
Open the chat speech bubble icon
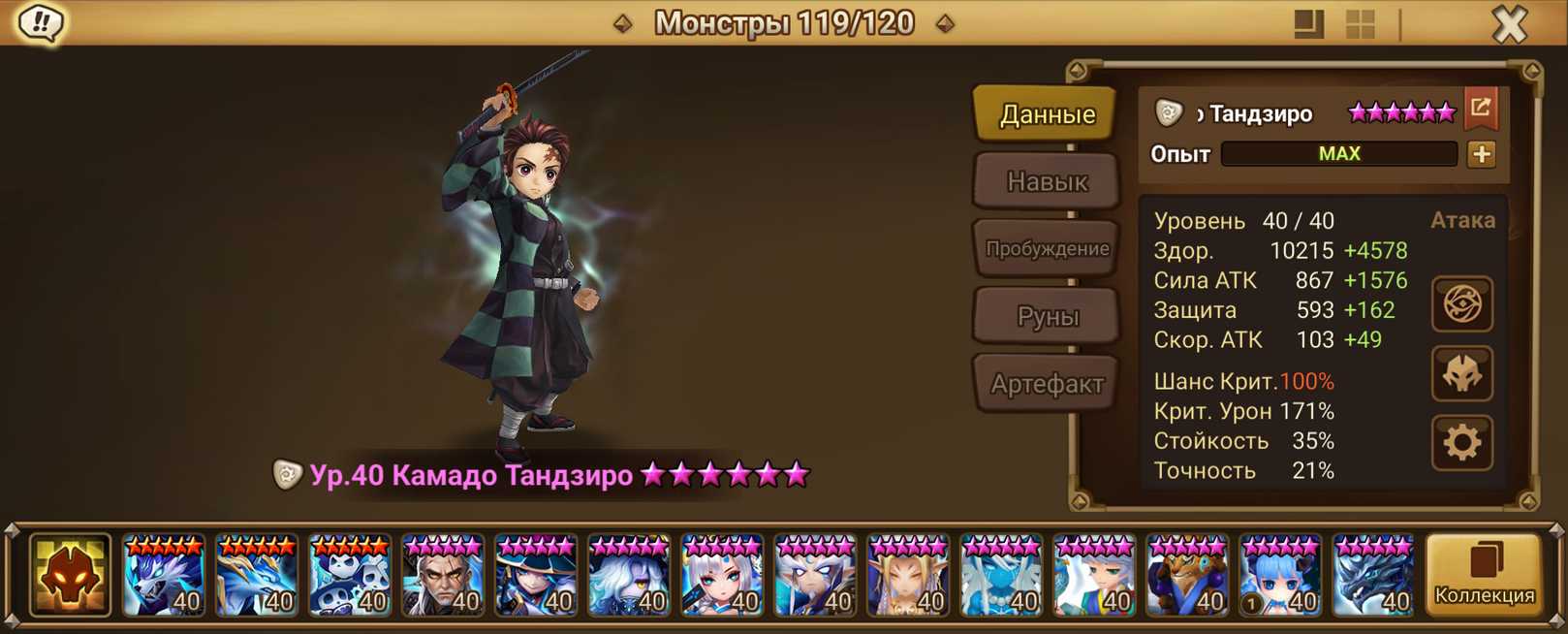tap(40, 22)
